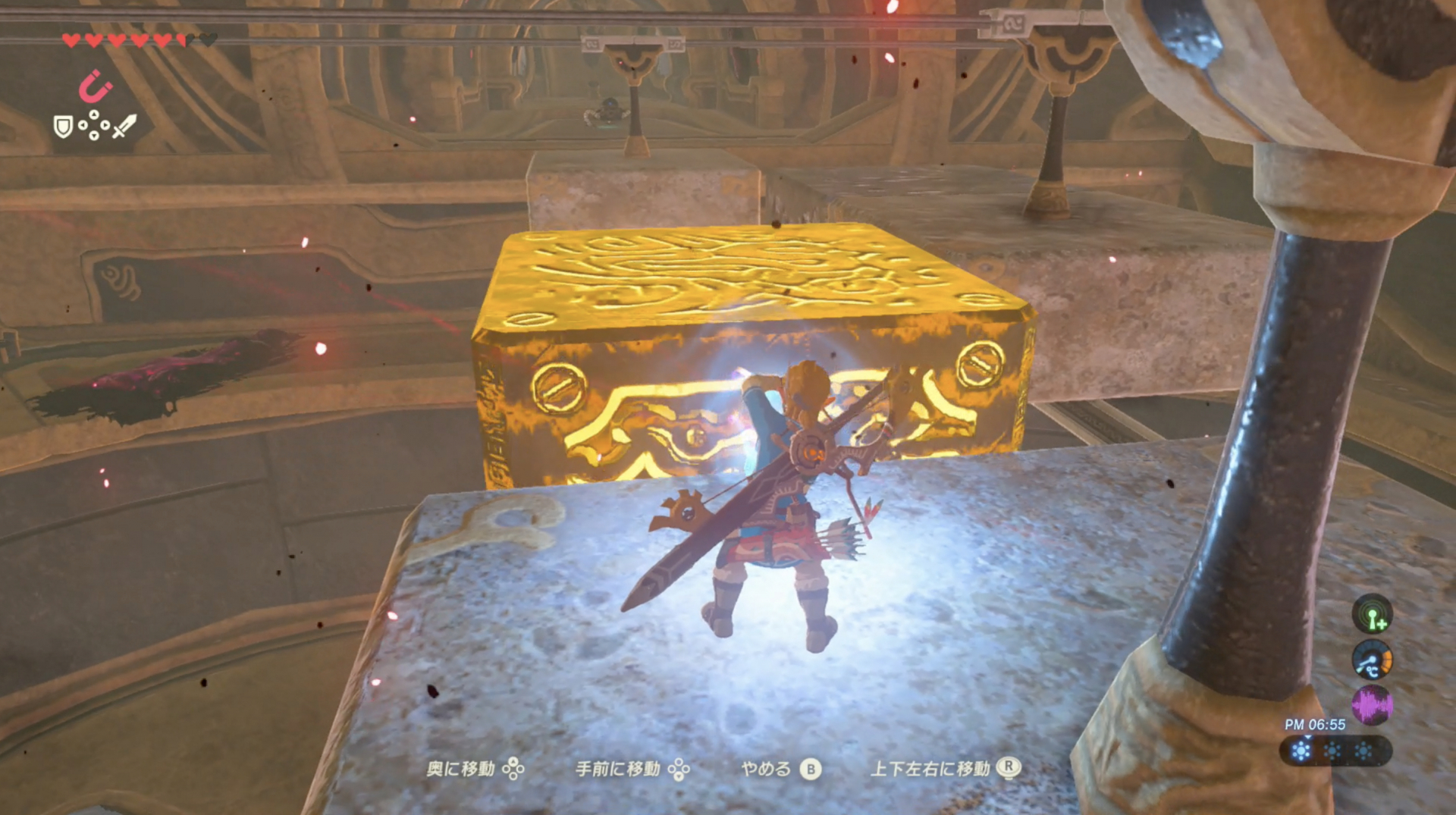Image resolution: width=1456 pixels, height=815 pixels.
Task: Click the first red heart in the health bar
Action: click(x=71, y=40)
